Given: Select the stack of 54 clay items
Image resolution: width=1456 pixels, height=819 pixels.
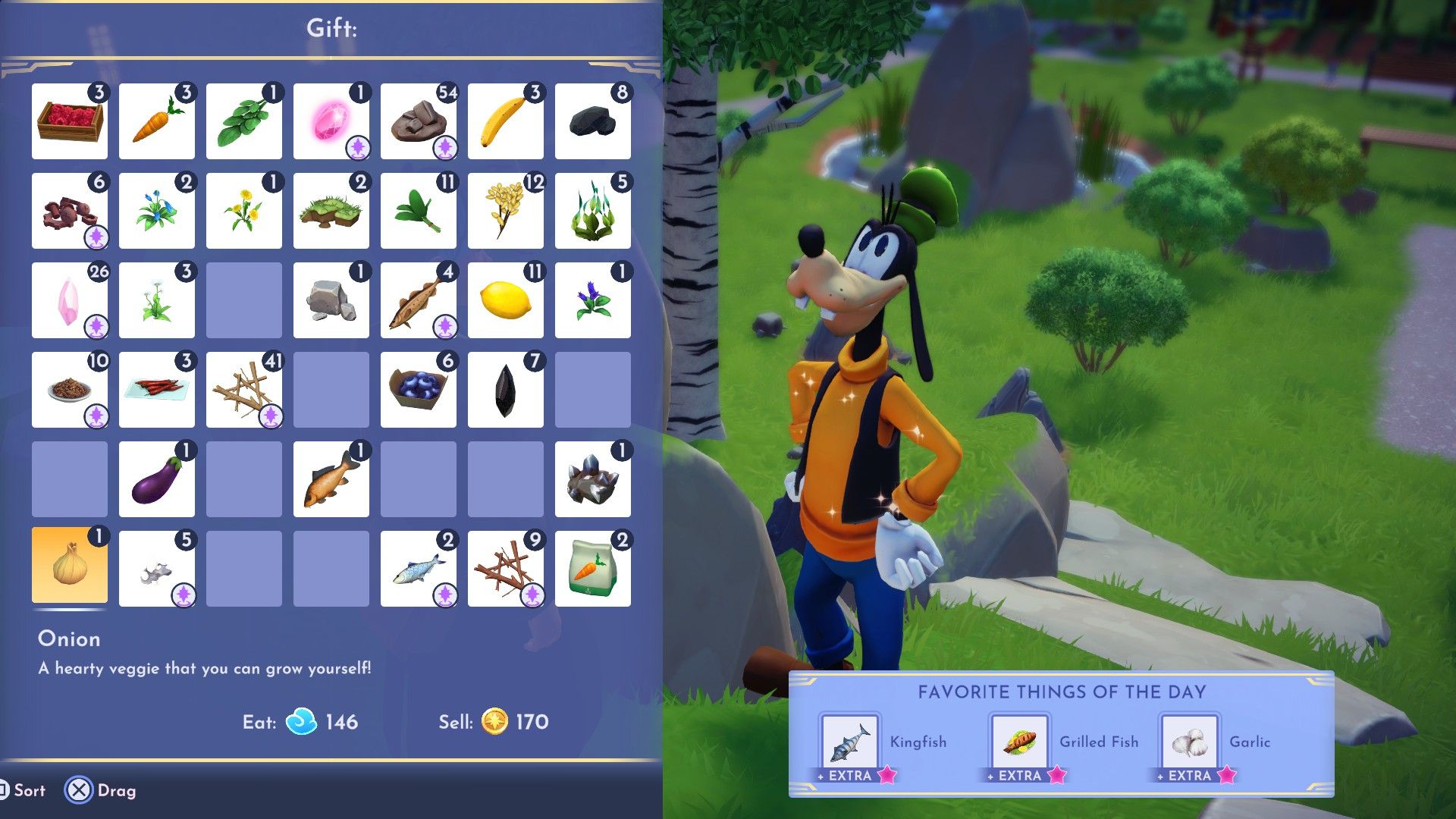Looking at the screenshot, I should (x=418, y=121).
